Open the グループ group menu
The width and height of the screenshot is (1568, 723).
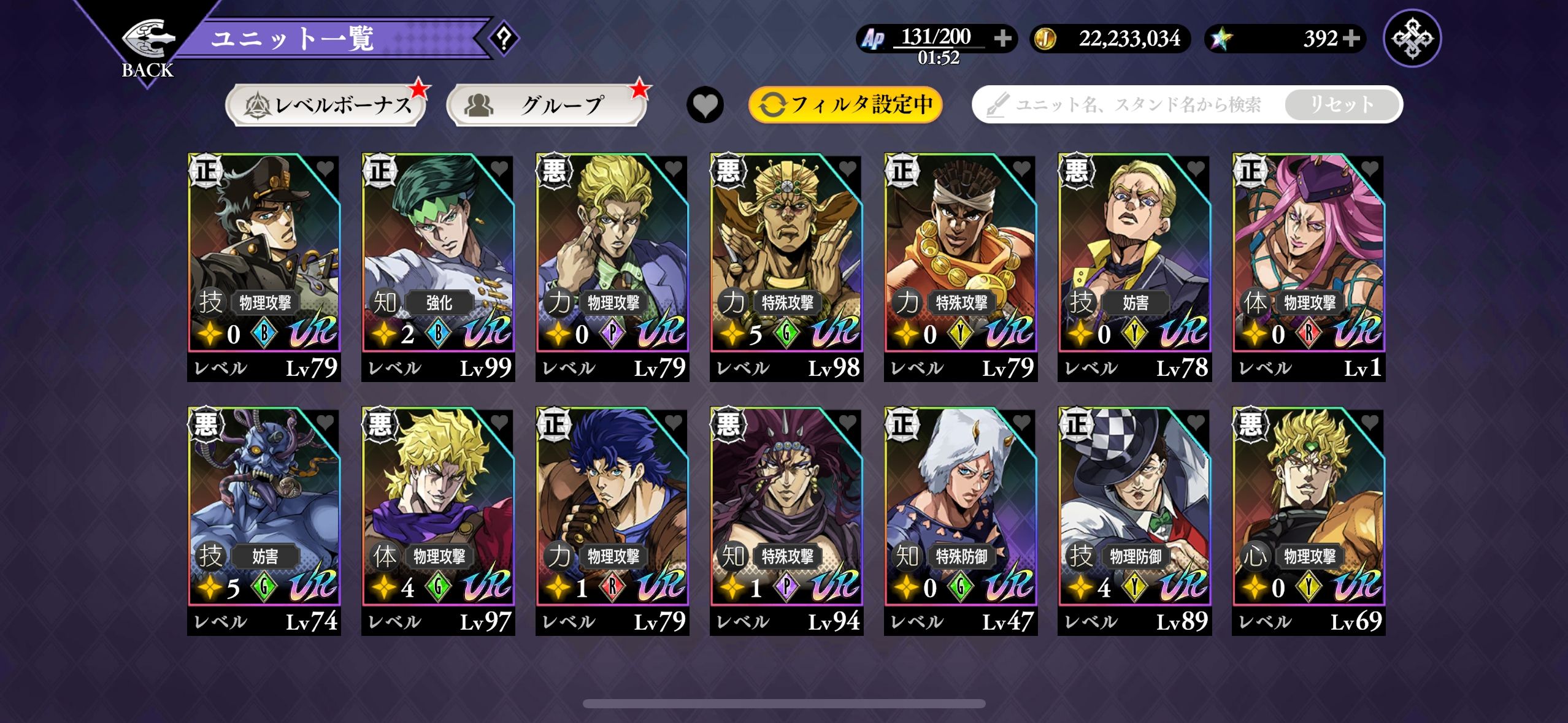(x=547, y=105)
